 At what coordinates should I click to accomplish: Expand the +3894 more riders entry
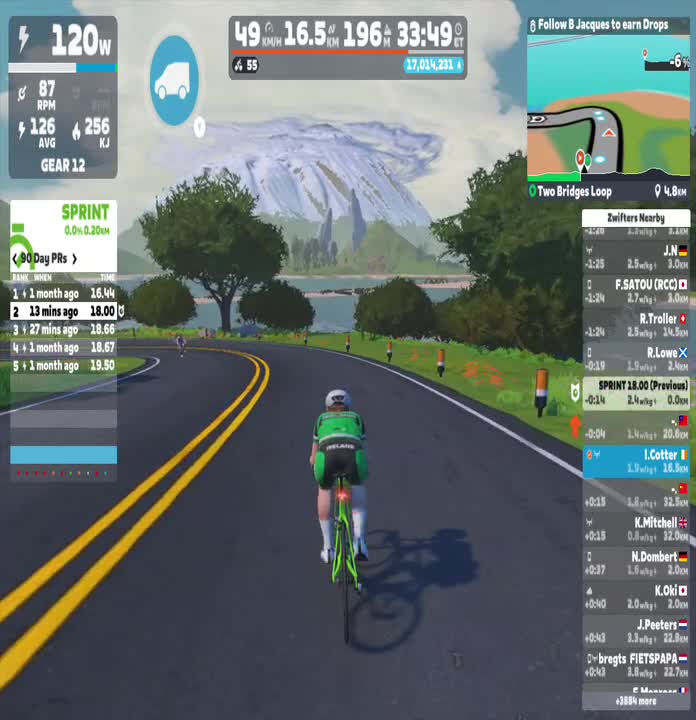coord(636,701)
